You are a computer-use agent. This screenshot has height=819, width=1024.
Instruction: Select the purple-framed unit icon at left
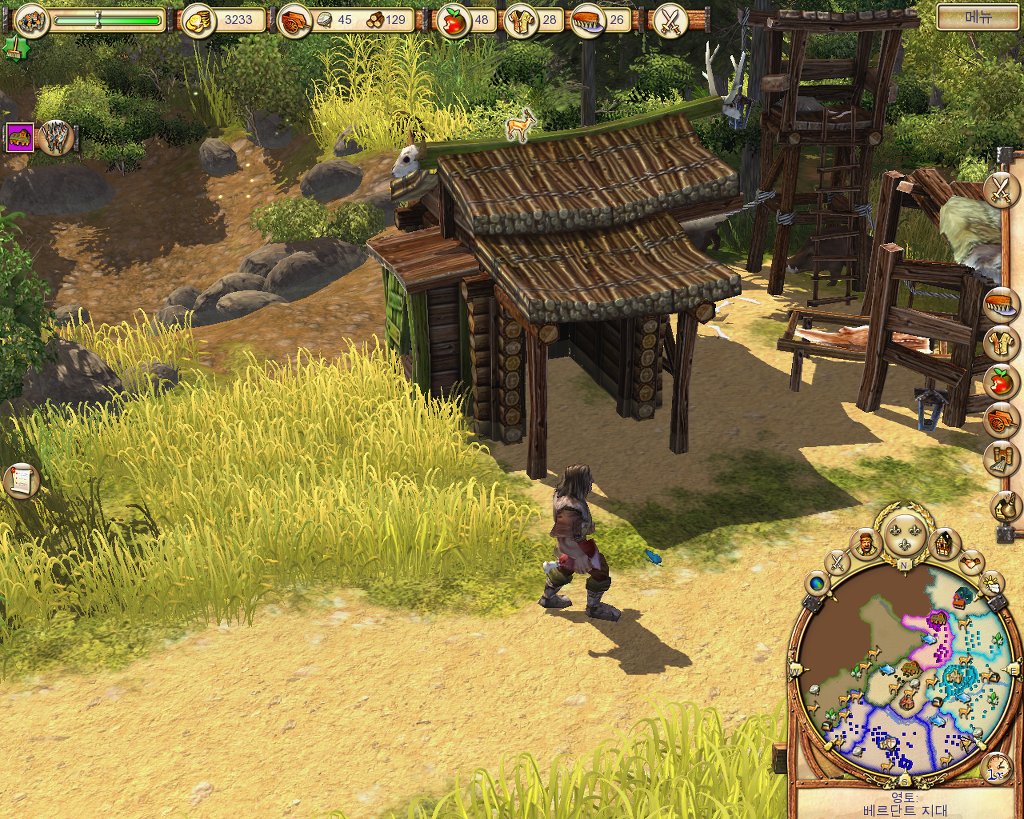20,137
